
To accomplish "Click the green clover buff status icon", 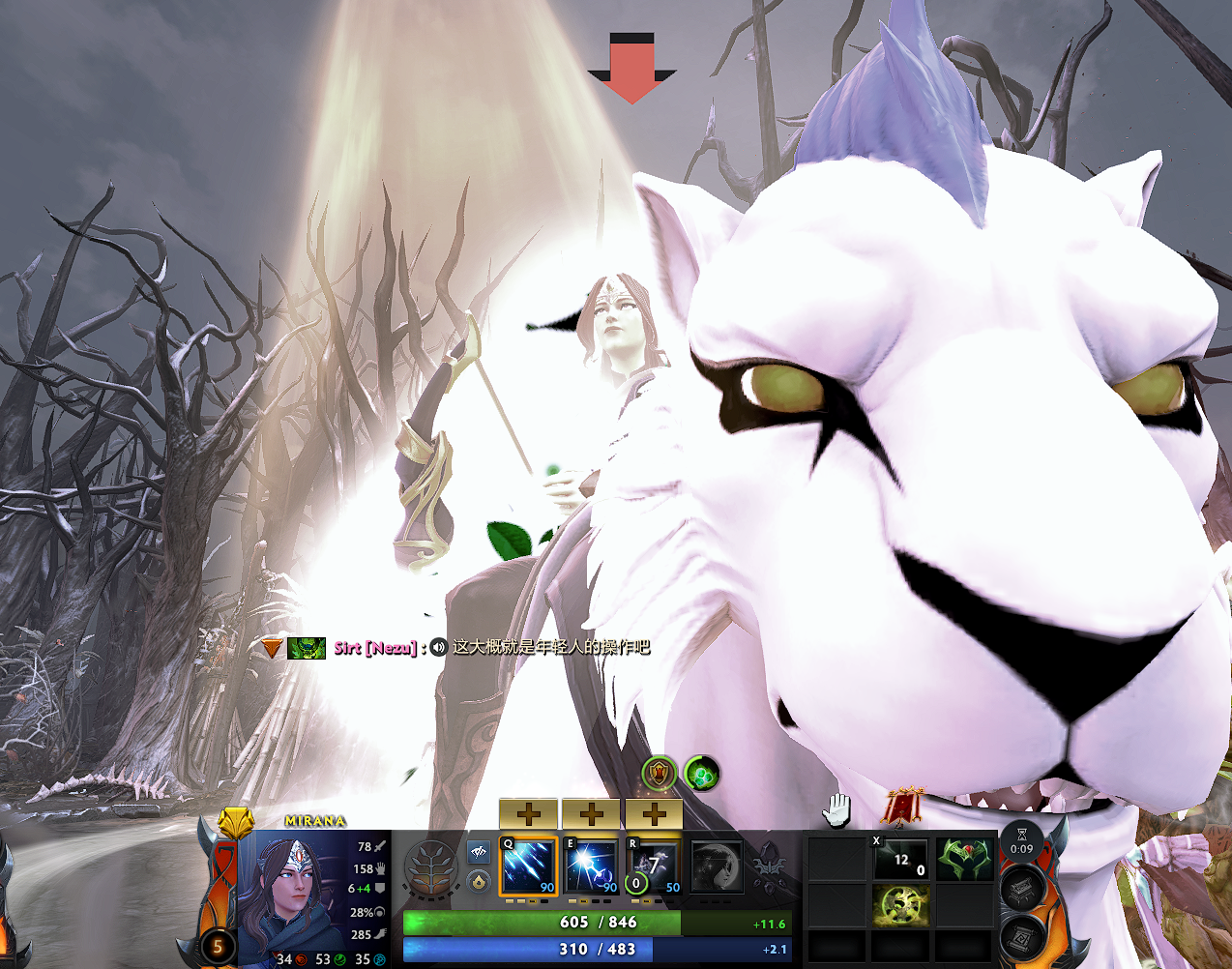I will 701,774.
